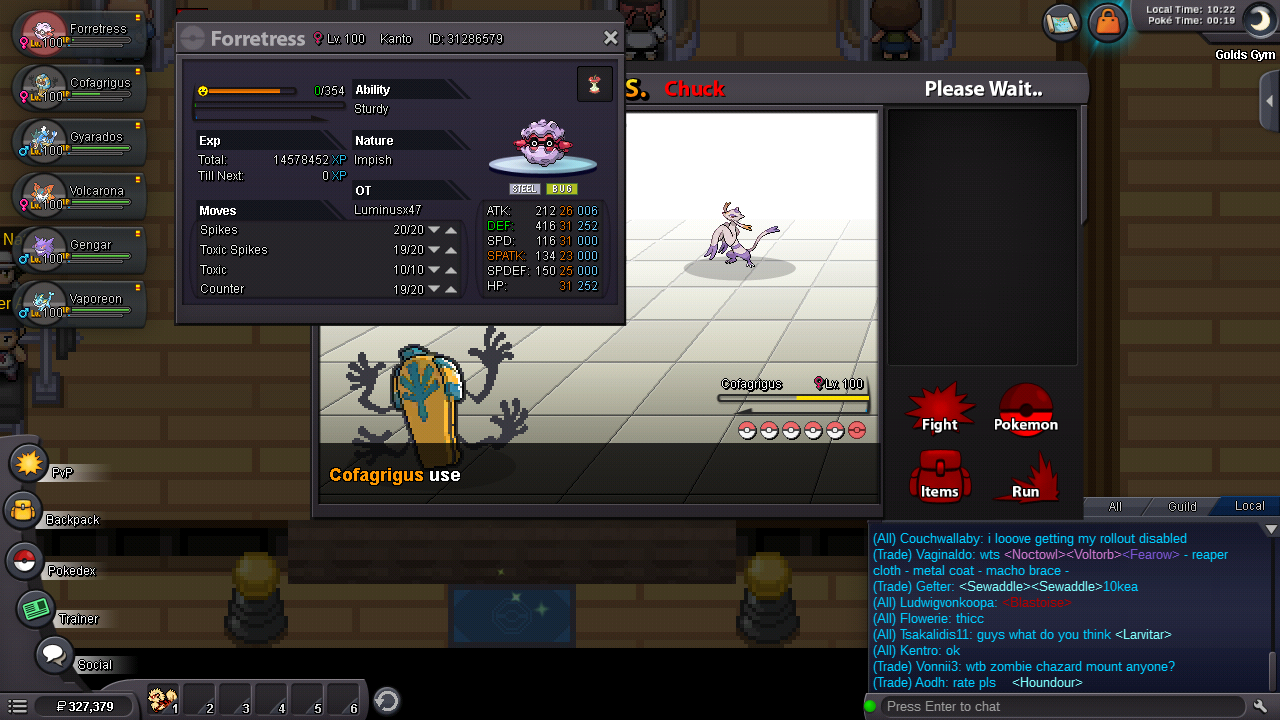Screen dimensions: 1280x720
Task: Select hotbar slot one item
Action: coord(163,699)
